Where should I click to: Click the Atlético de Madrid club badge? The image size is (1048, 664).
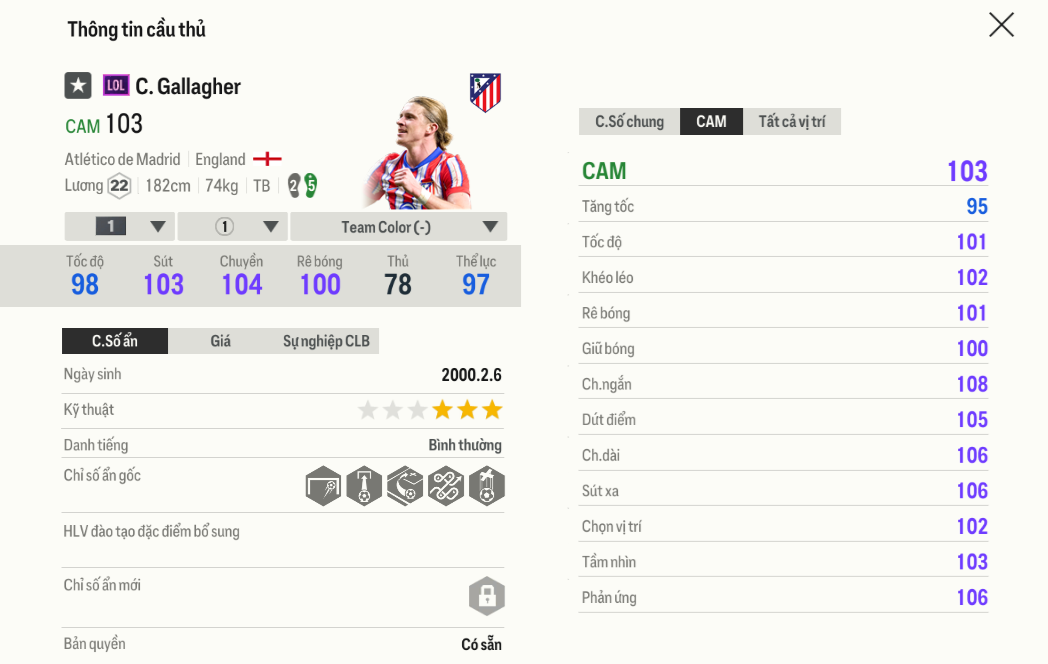click(485, 92)
